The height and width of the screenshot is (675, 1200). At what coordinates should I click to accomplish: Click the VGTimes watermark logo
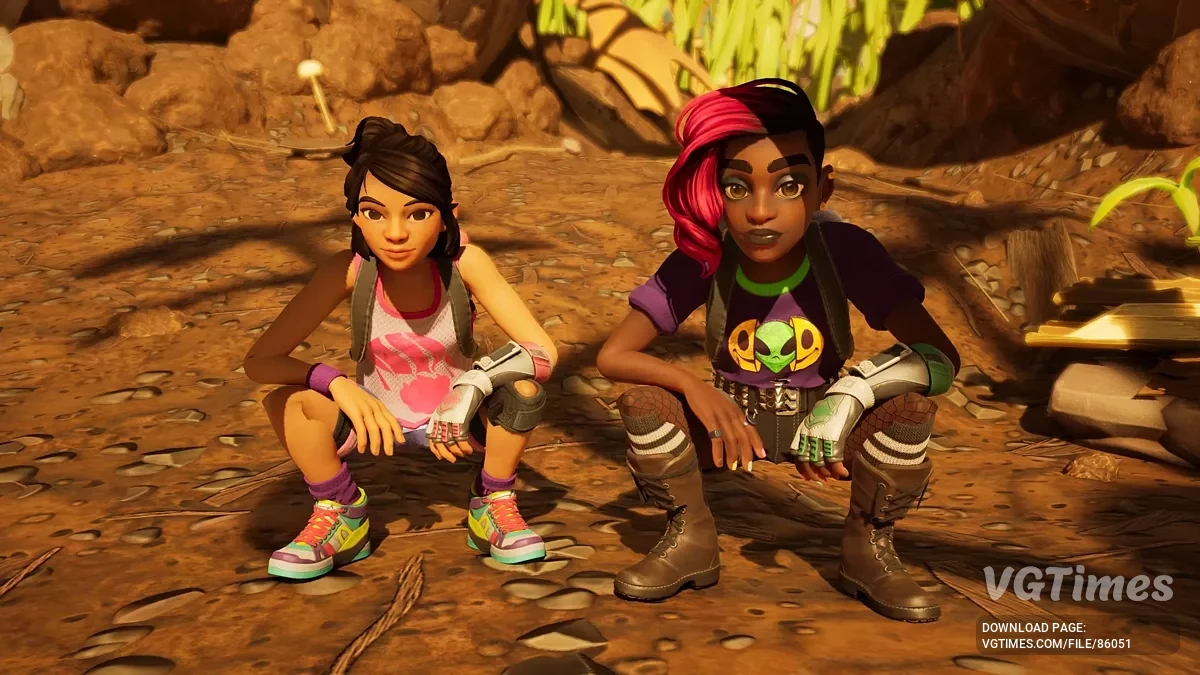point(1077,584)
